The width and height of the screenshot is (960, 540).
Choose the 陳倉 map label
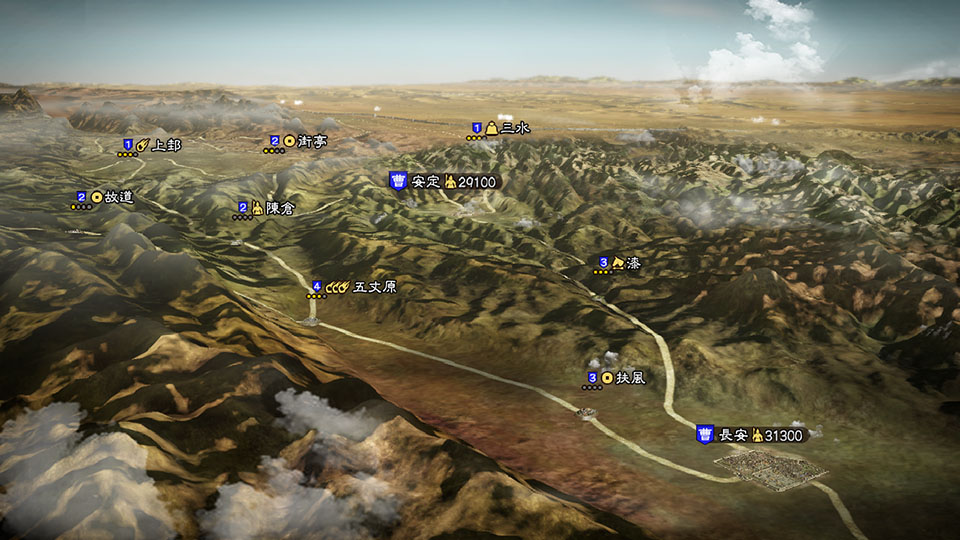tap(258, 208)
